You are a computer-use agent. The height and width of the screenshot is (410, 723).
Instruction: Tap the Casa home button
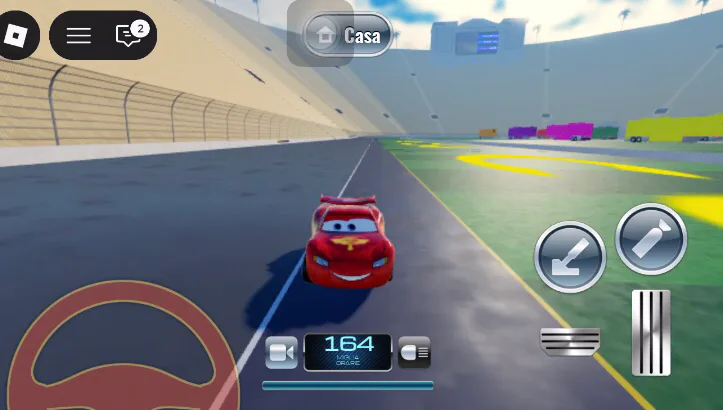pos(348,36)
